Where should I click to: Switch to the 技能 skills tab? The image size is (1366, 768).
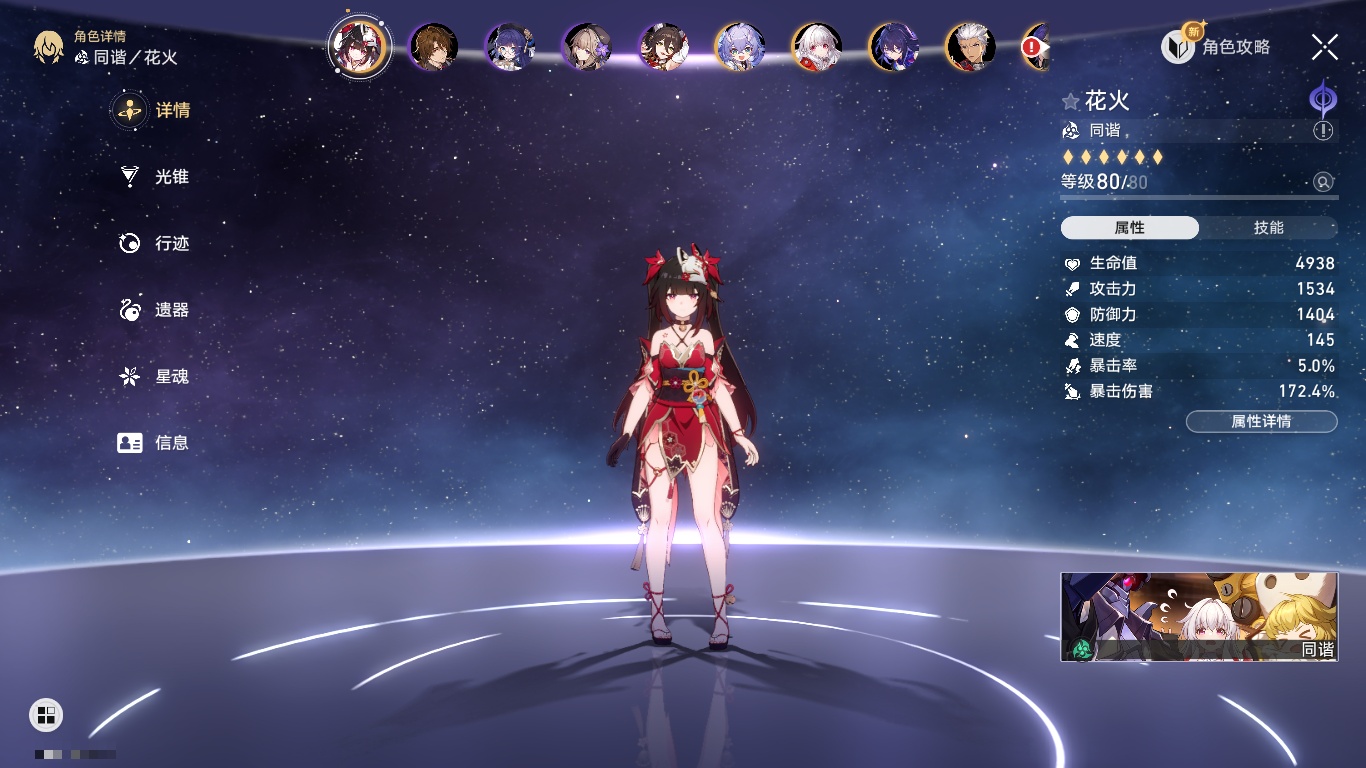coord(1268,228)
